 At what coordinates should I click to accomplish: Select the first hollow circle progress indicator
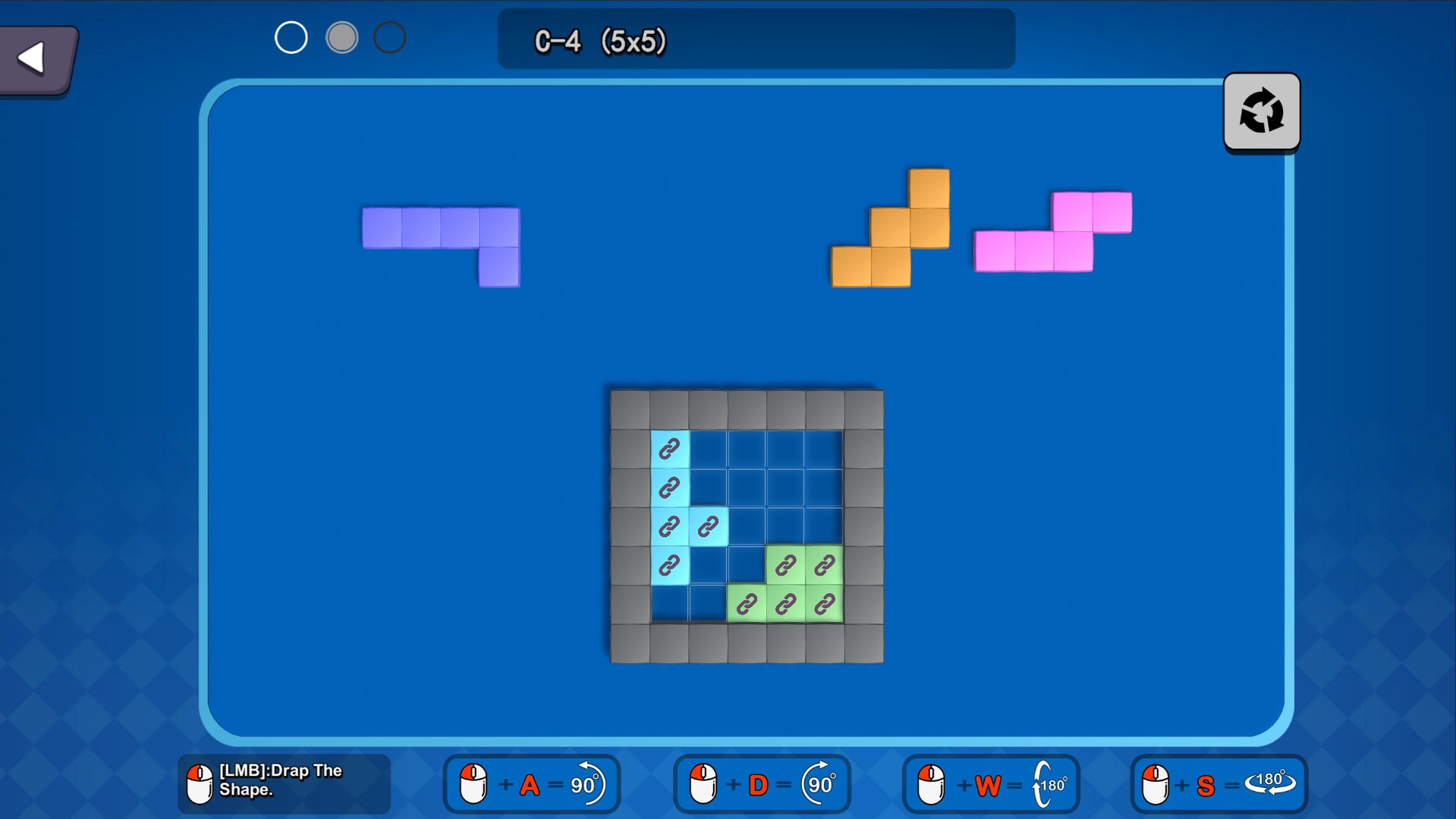click(x=291, y=36)
